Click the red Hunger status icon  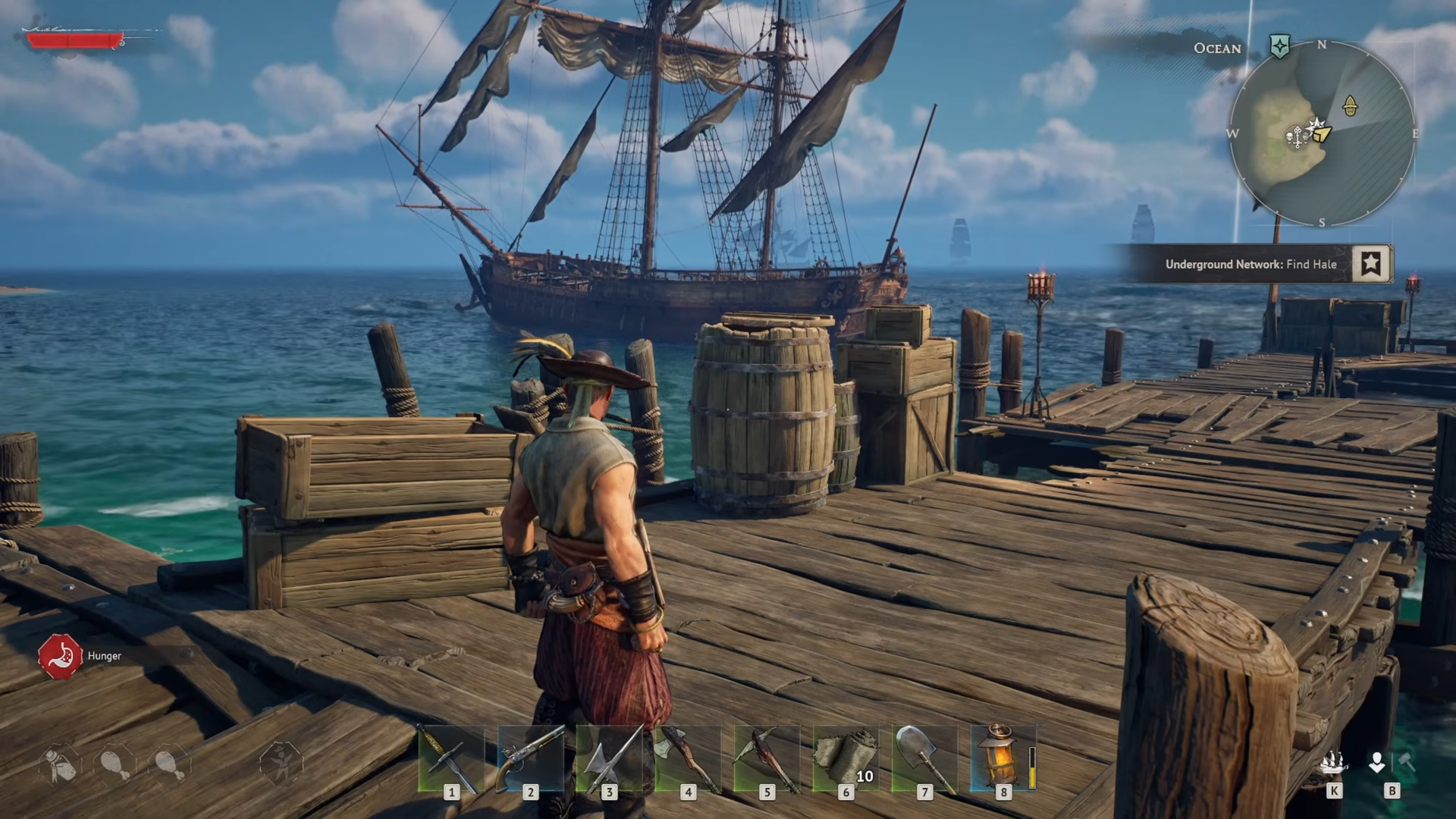click(x=60, y=656)
